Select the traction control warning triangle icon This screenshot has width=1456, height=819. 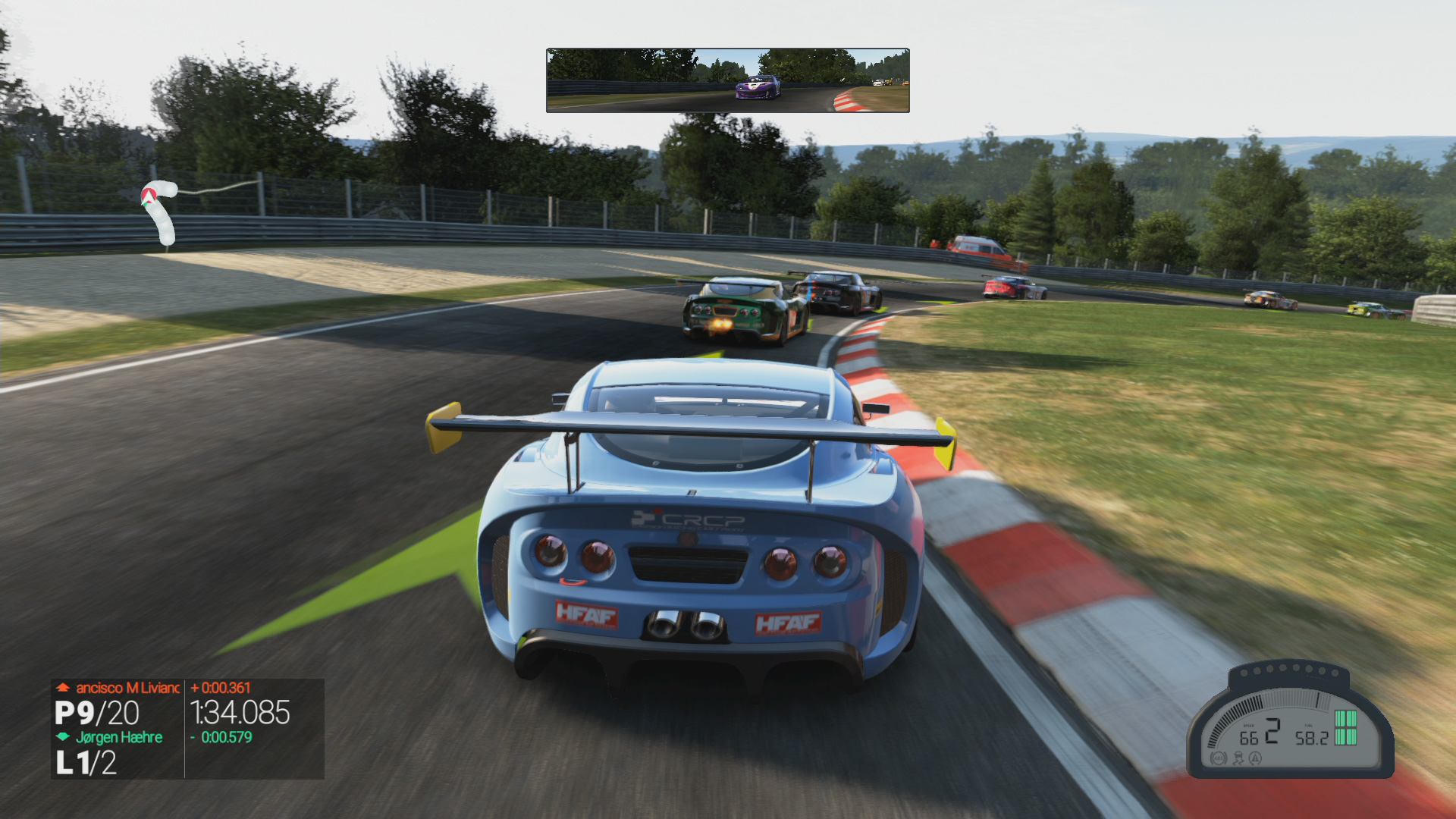pyautogui.click(x=1255, y=758)
